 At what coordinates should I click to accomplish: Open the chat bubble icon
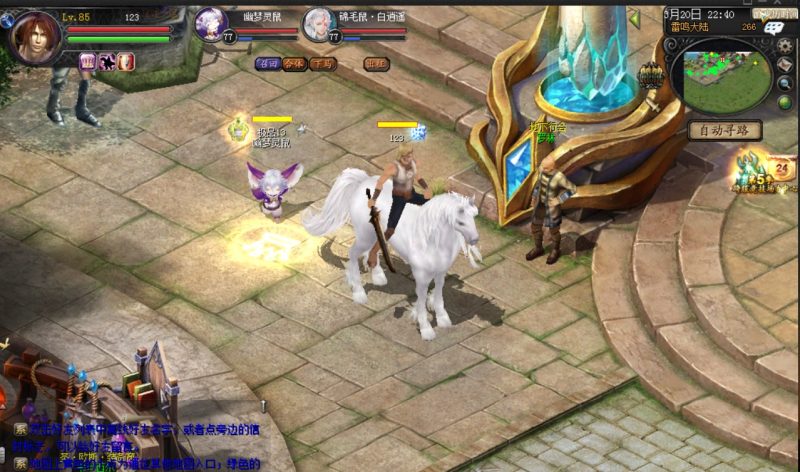coord(772,29)
